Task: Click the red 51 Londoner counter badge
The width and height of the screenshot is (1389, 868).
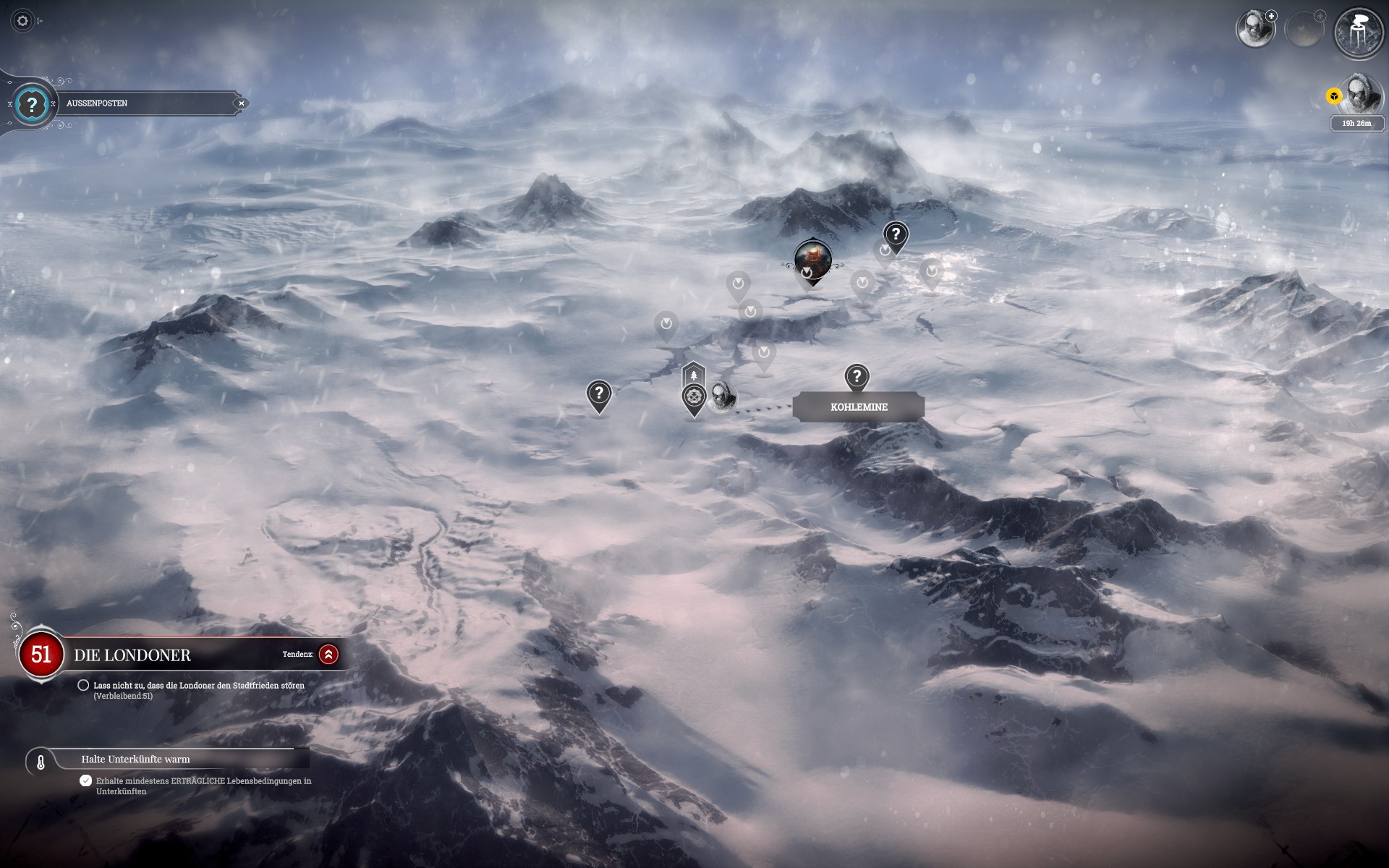Action: [x=41, y=655]
